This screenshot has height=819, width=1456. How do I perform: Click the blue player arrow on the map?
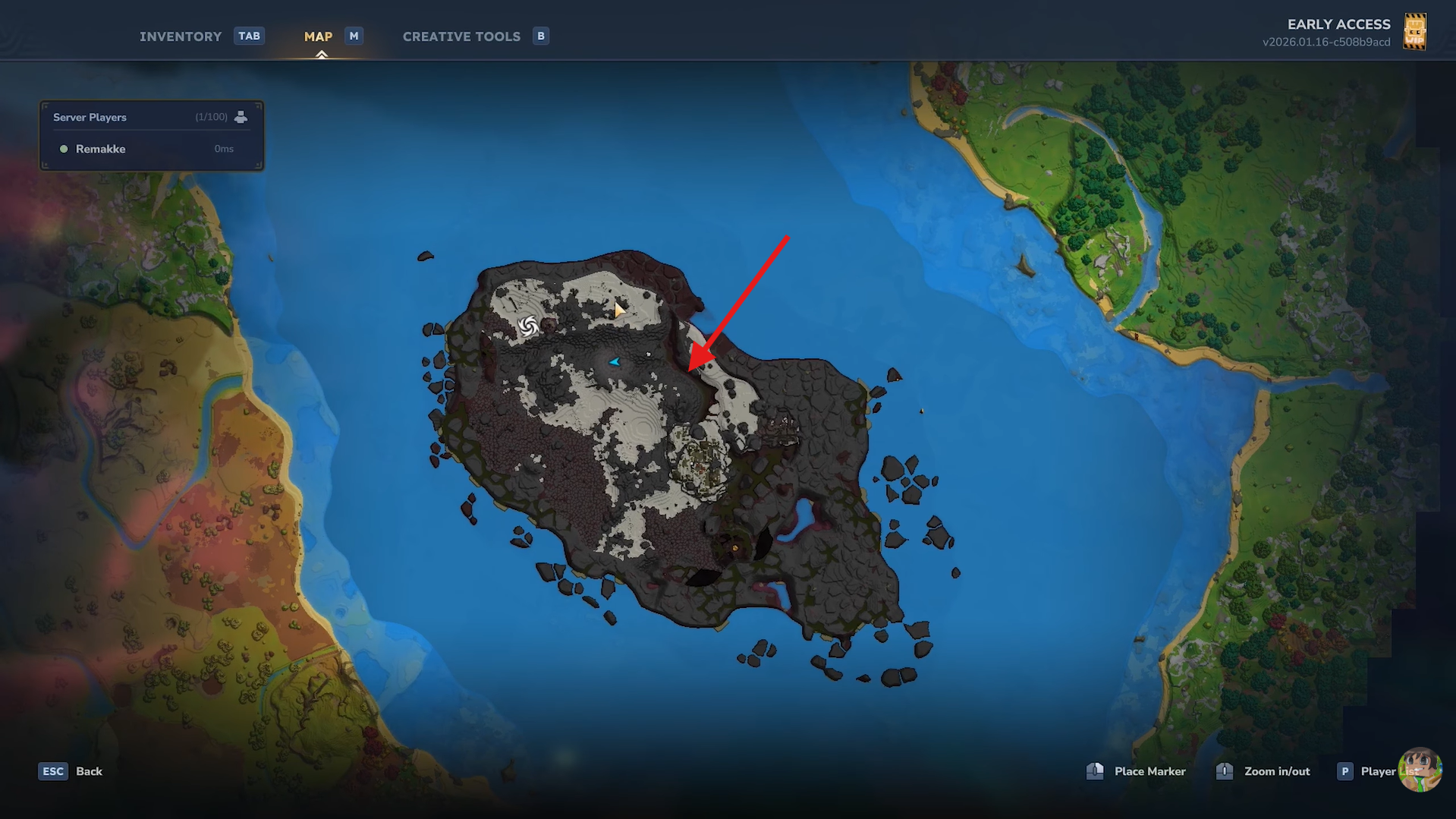615,361
